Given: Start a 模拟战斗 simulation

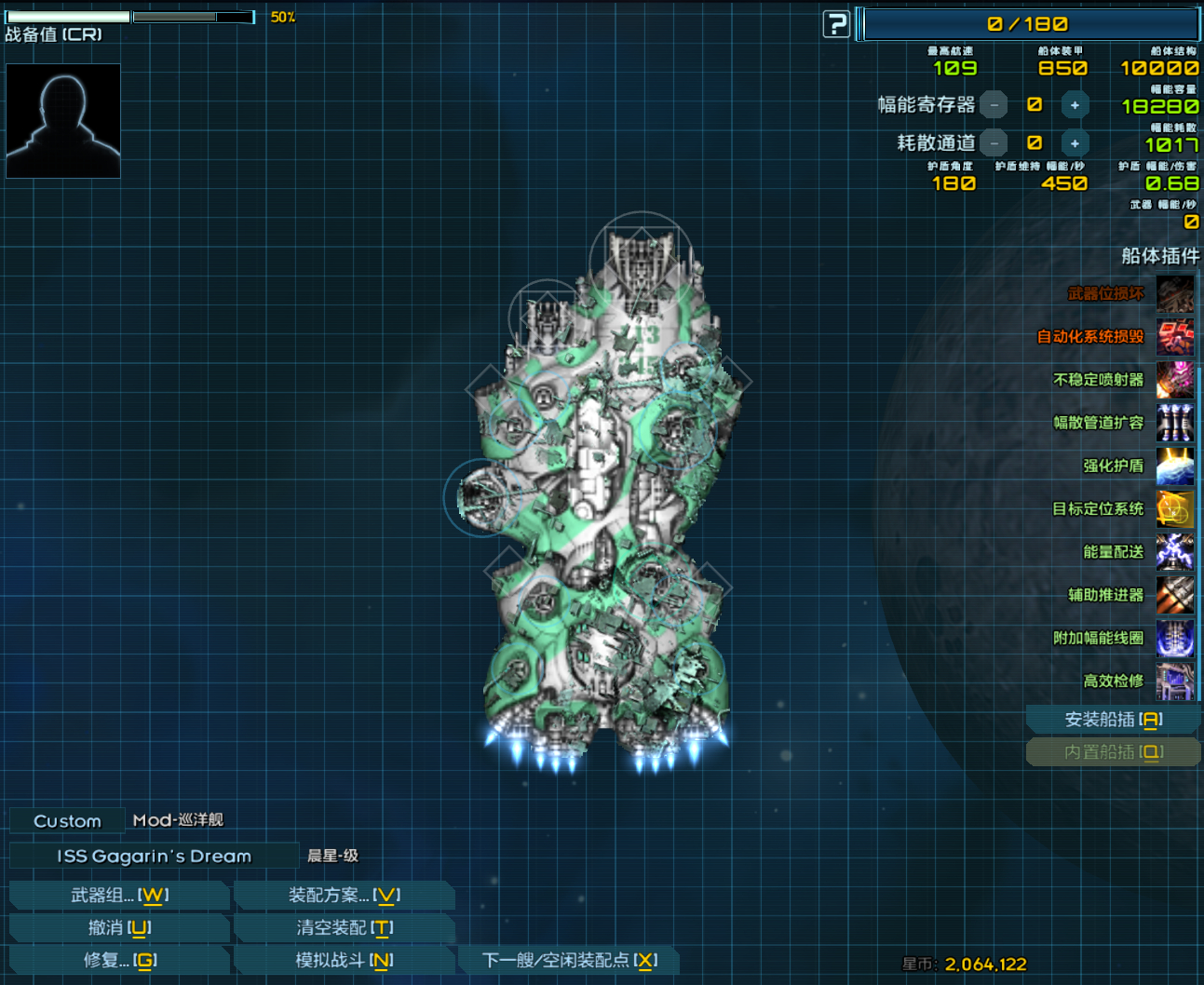Looking at the screenshot, I should (x=344, y=960).
